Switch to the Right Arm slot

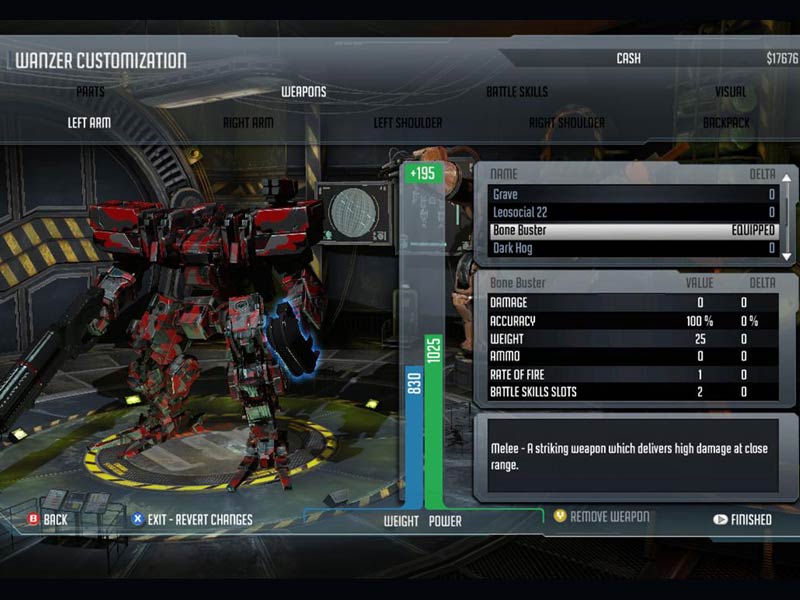(x=248, y=123)
